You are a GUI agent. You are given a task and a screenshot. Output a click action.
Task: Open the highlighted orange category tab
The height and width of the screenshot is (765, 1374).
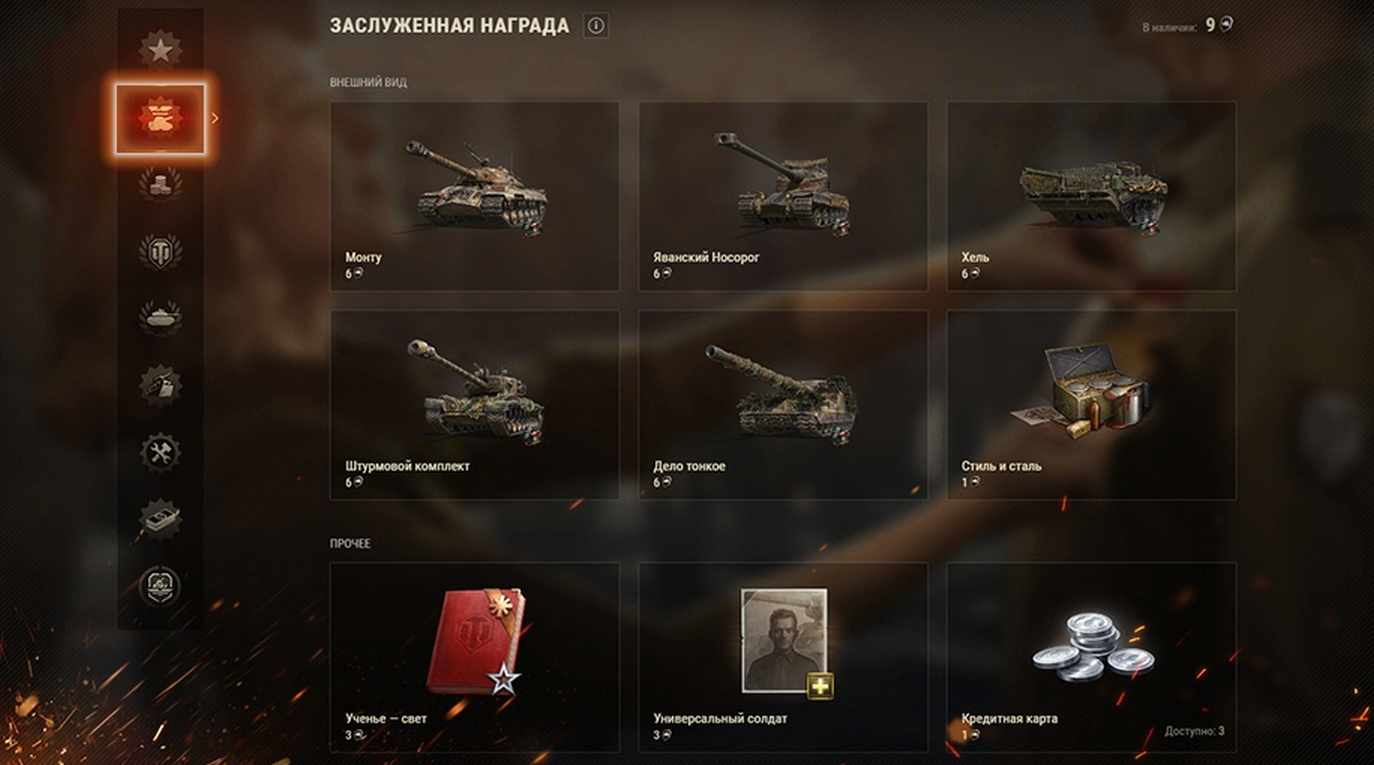click(x=160, y=119)
